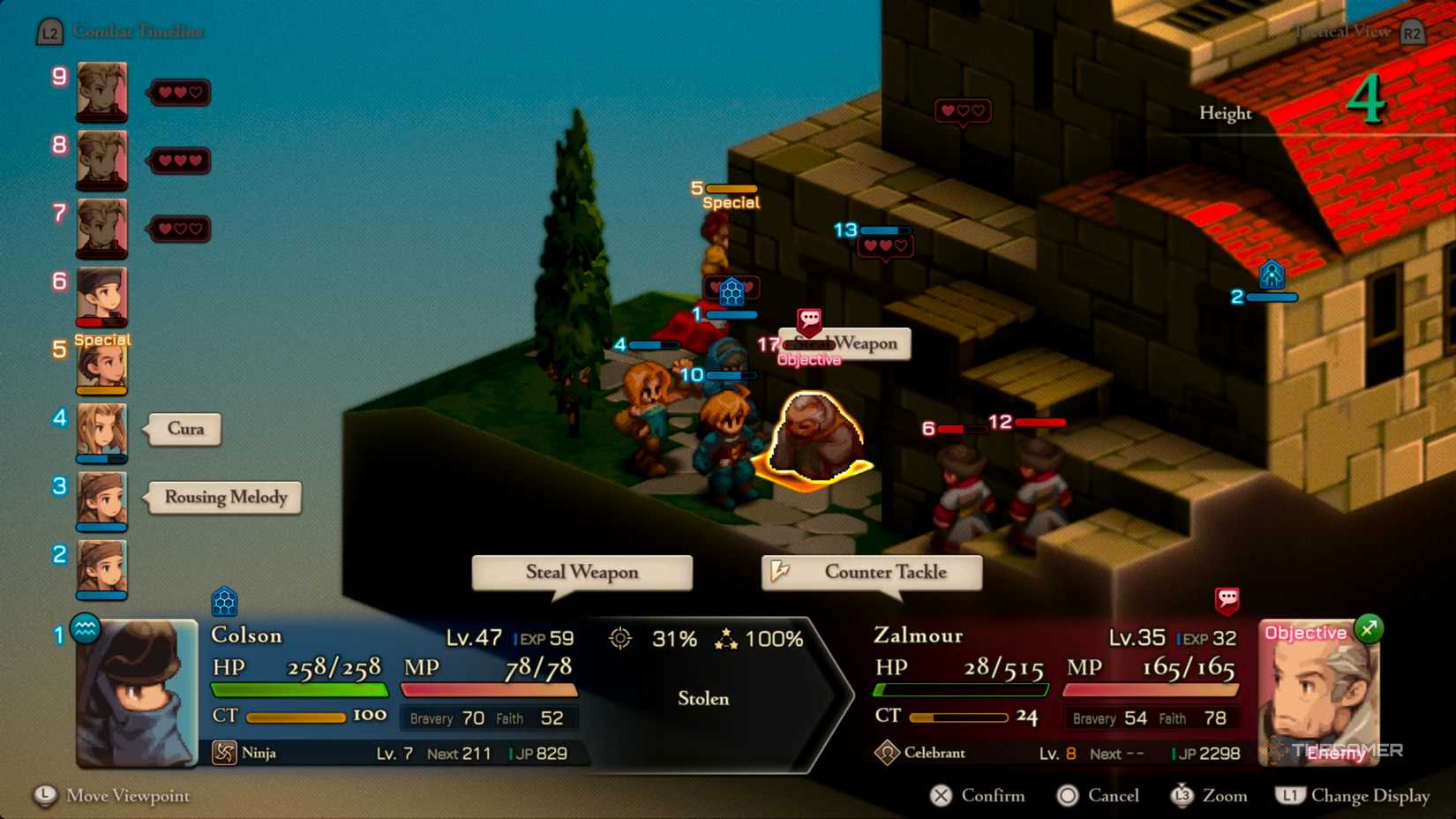Image resolution: width=1456 pixels, height=819 pixels.
Task: Click Zalmour's Objective enemy portrait
Action: click(x=1318, y=693)
